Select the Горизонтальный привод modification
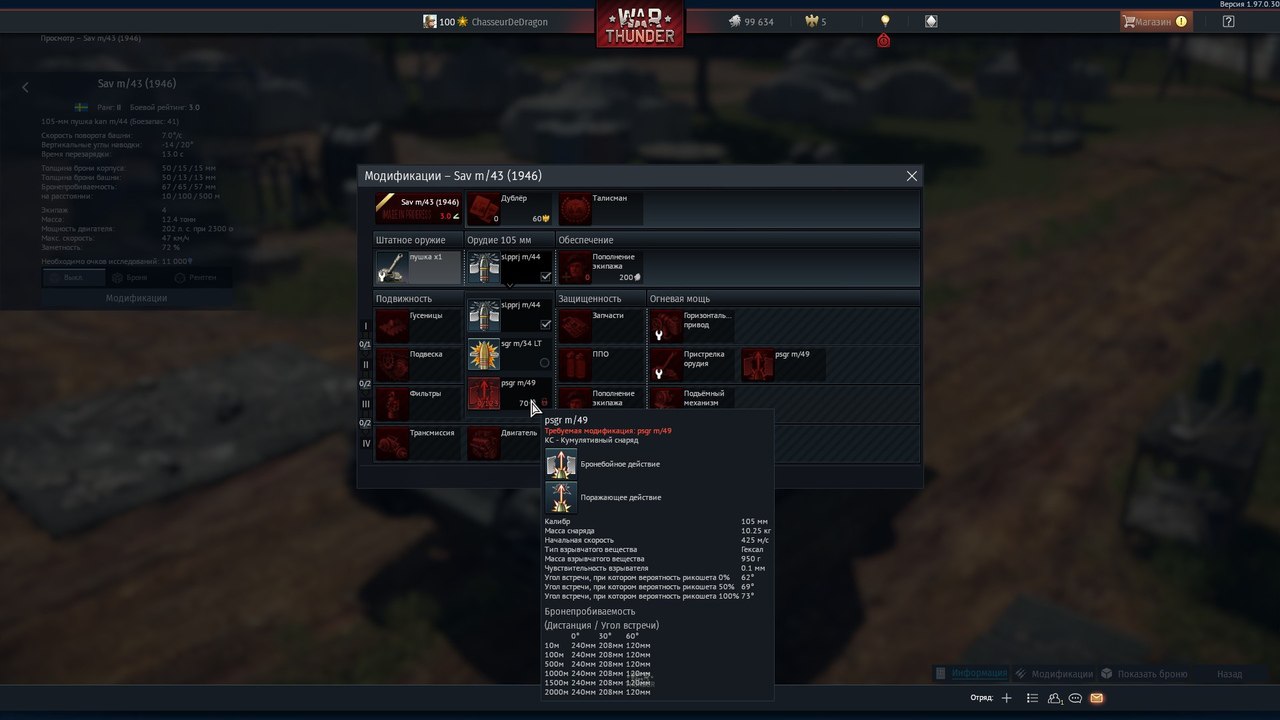The image size is (1280, 720). click(692, 325)
